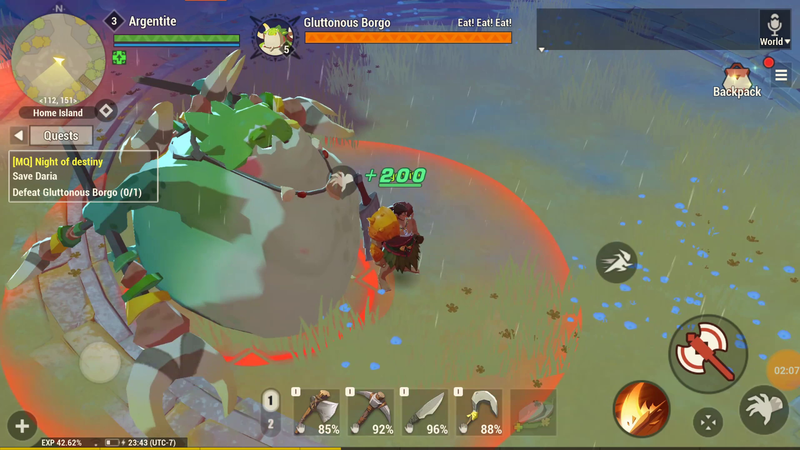
Task: Open the Quests panel
Action: pyautogui.click(x=61, y=136)
